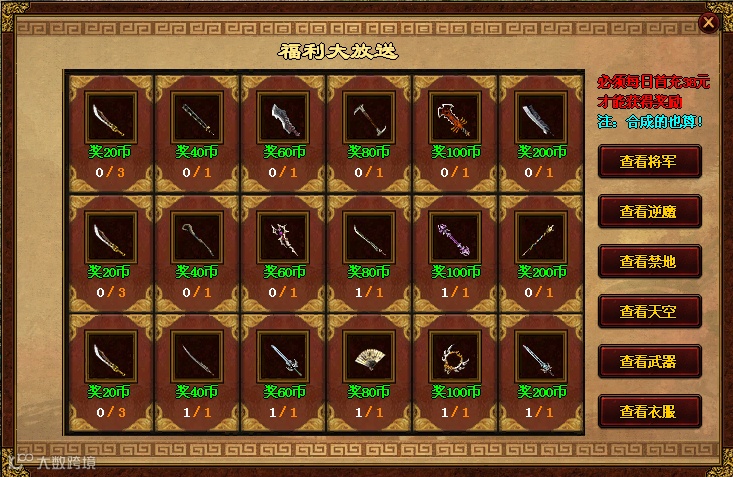Viewport: 733px width, 477px height.
Task: Show the 查看天空 rewards
Action: tap(649, 311)
